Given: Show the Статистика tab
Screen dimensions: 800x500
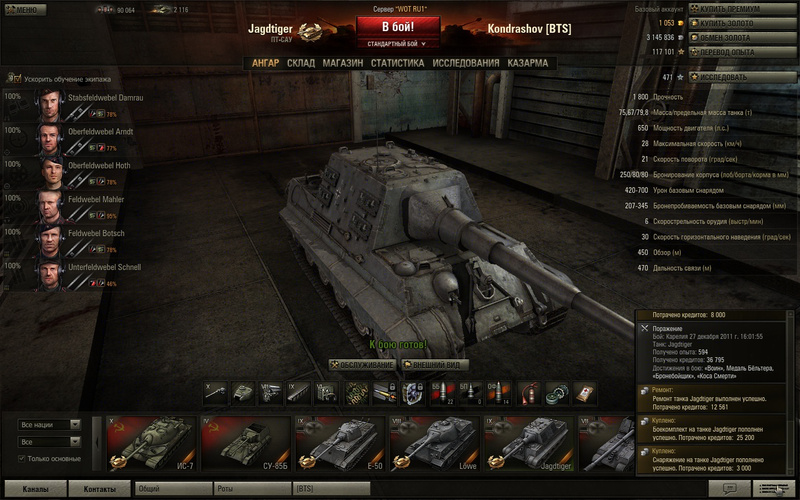Looking at the screenshot, I should coord(397,63).
